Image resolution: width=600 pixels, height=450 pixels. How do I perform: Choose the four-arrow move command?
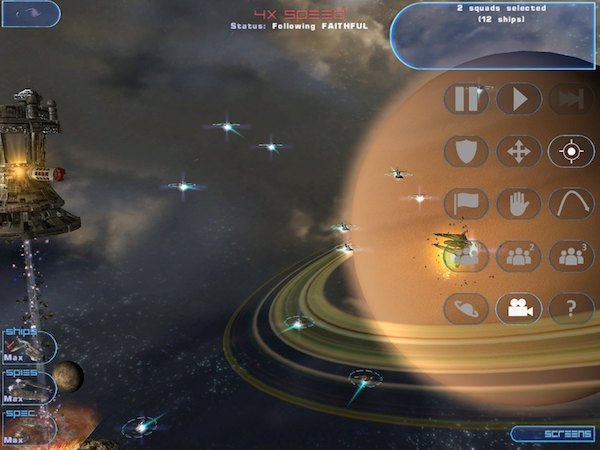pyautogui.click(x=519, y=152)
